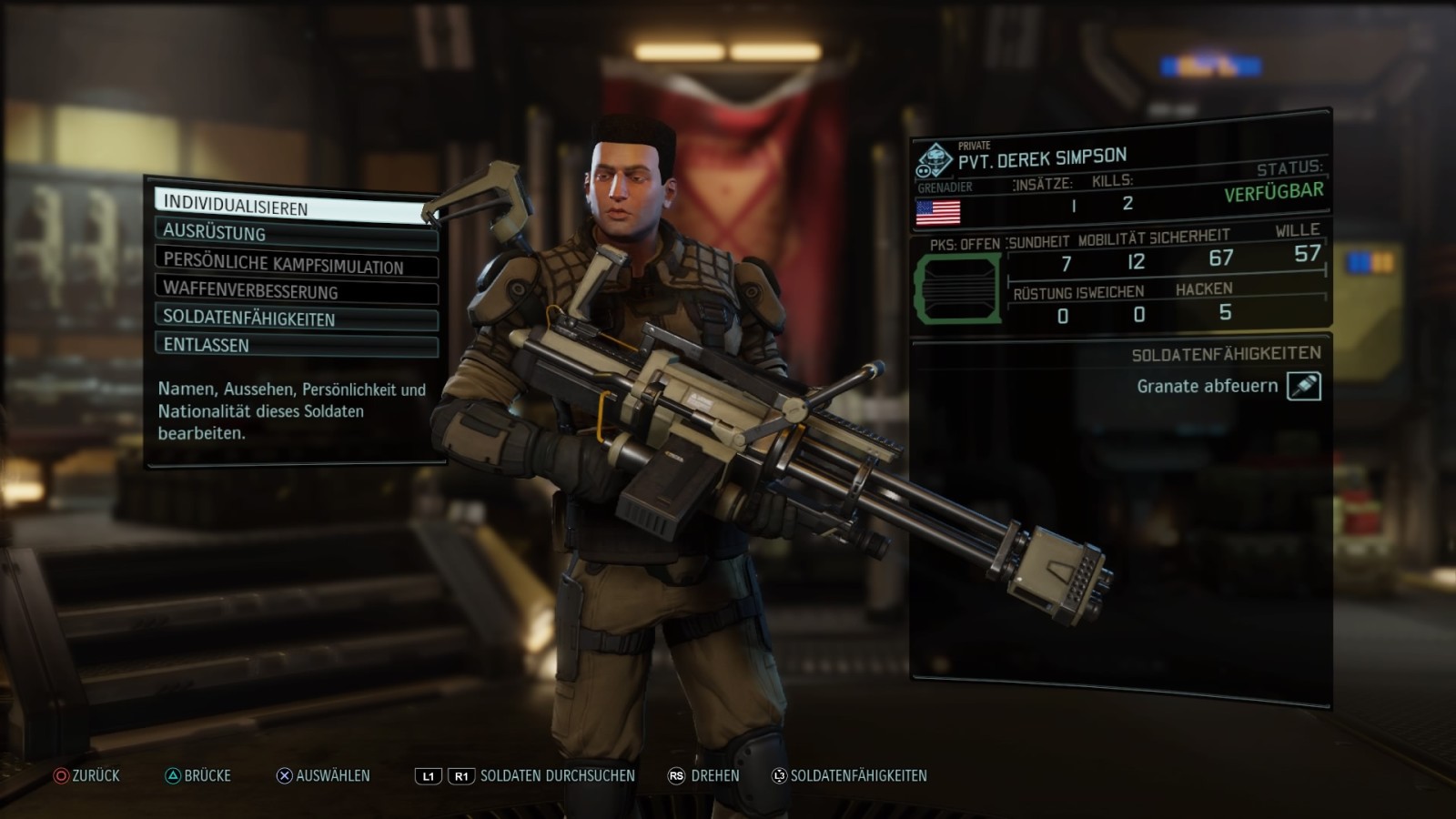Choose Persönliche Kampfsimulation
Viewport: 1456px width, 819px height.
point(296,264)
